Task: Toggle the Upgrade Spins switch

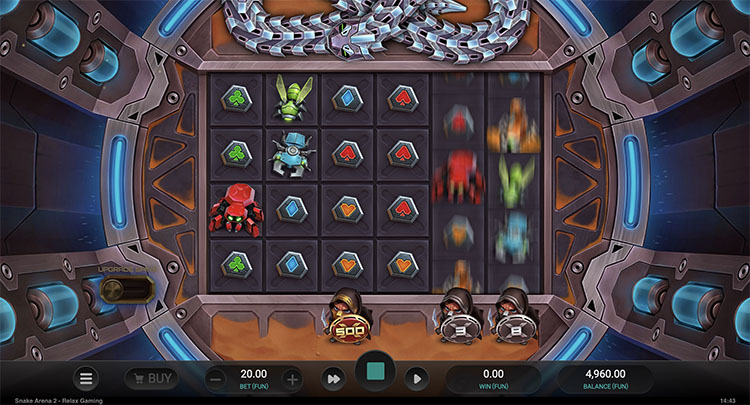Action: tap(128, 291)
